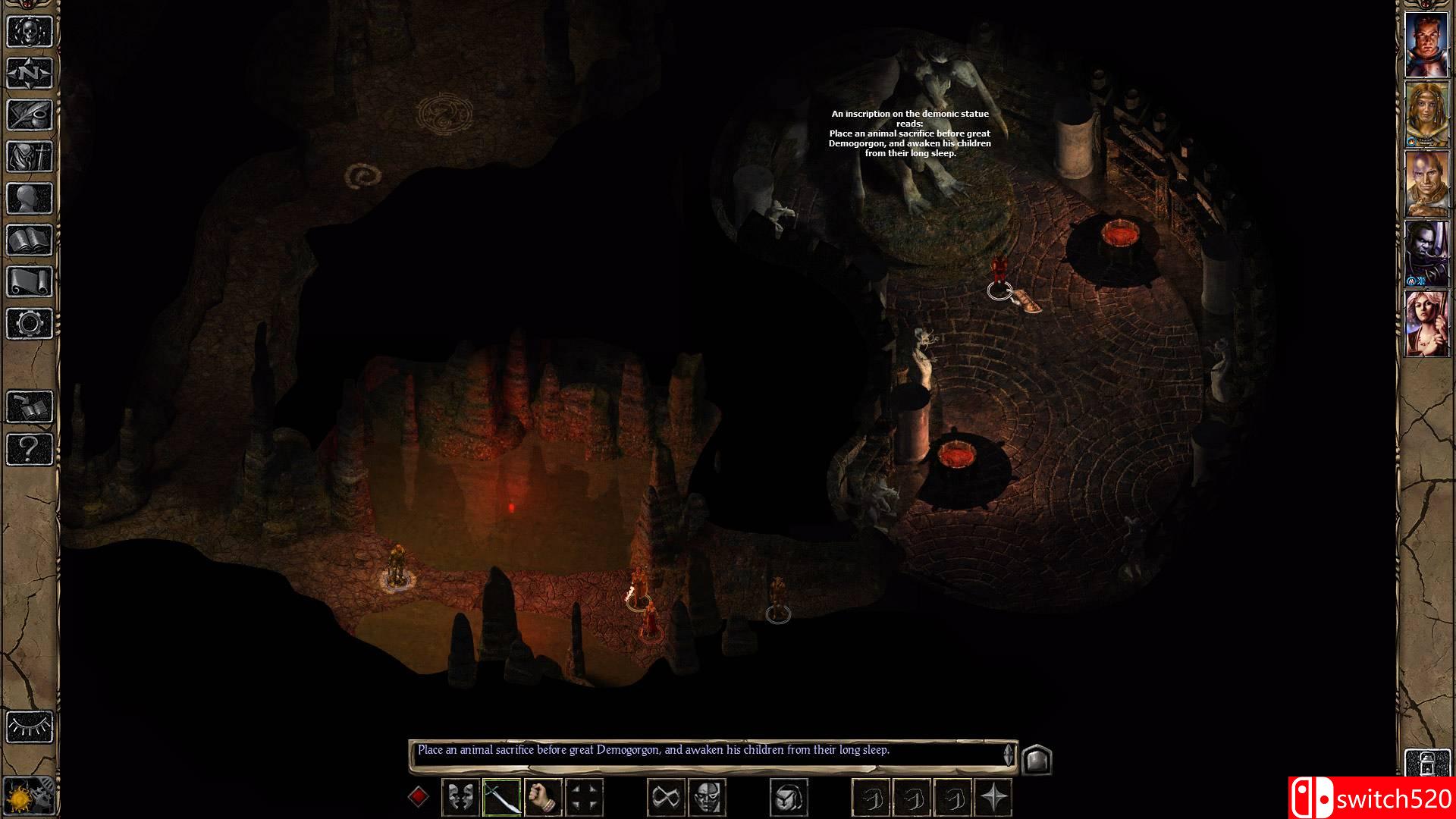Activate the four-arrows action button

coord(584,797)
